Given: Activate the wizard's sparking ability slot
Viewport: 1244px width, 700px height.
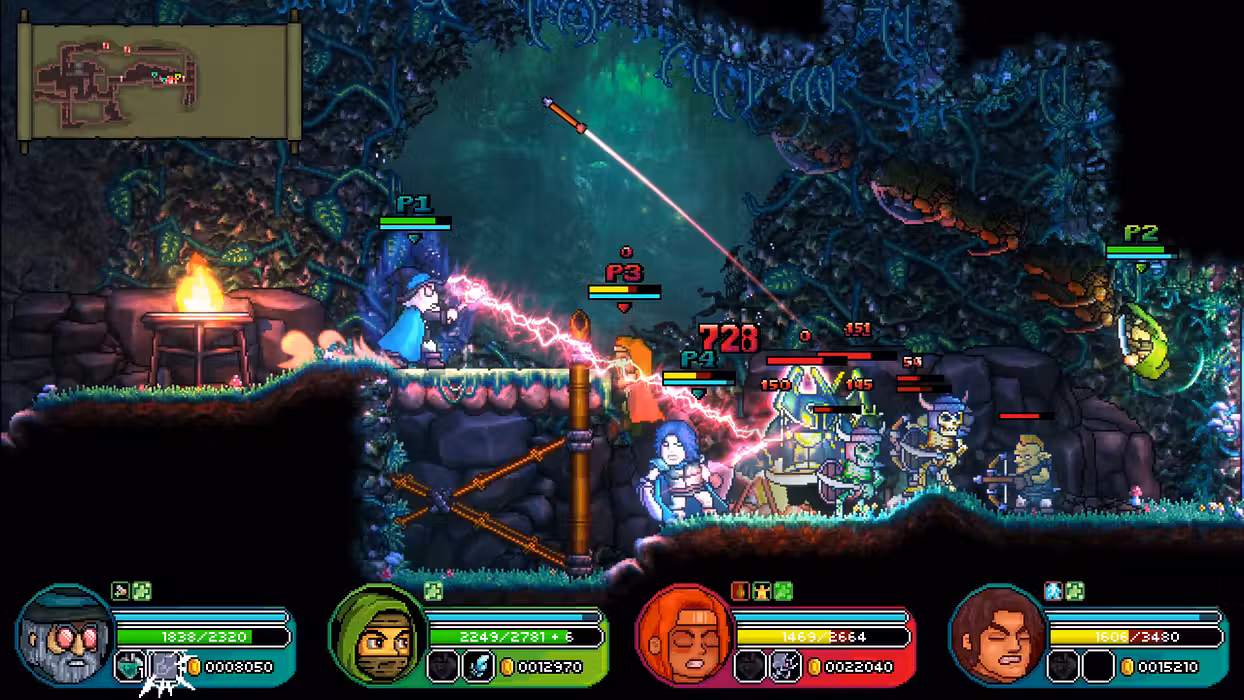Looking at the screenshot, I should click(164, 666).
